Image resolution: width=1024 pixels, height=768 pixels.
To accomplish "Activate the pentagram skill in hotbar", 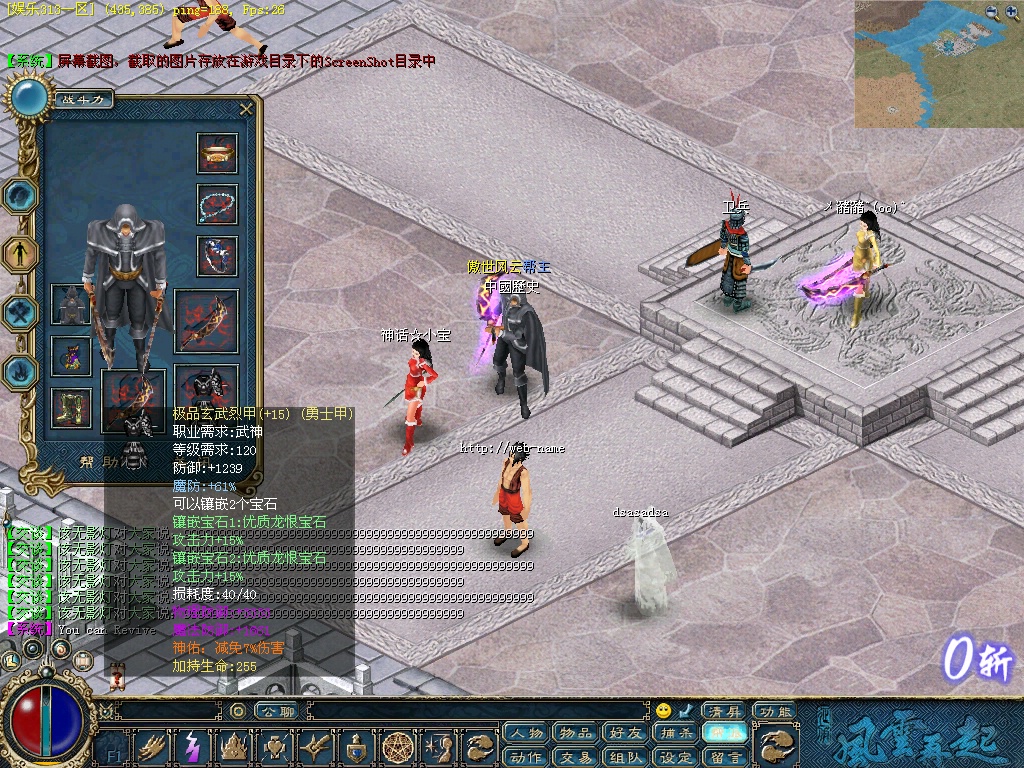I will tap(400, 746).
